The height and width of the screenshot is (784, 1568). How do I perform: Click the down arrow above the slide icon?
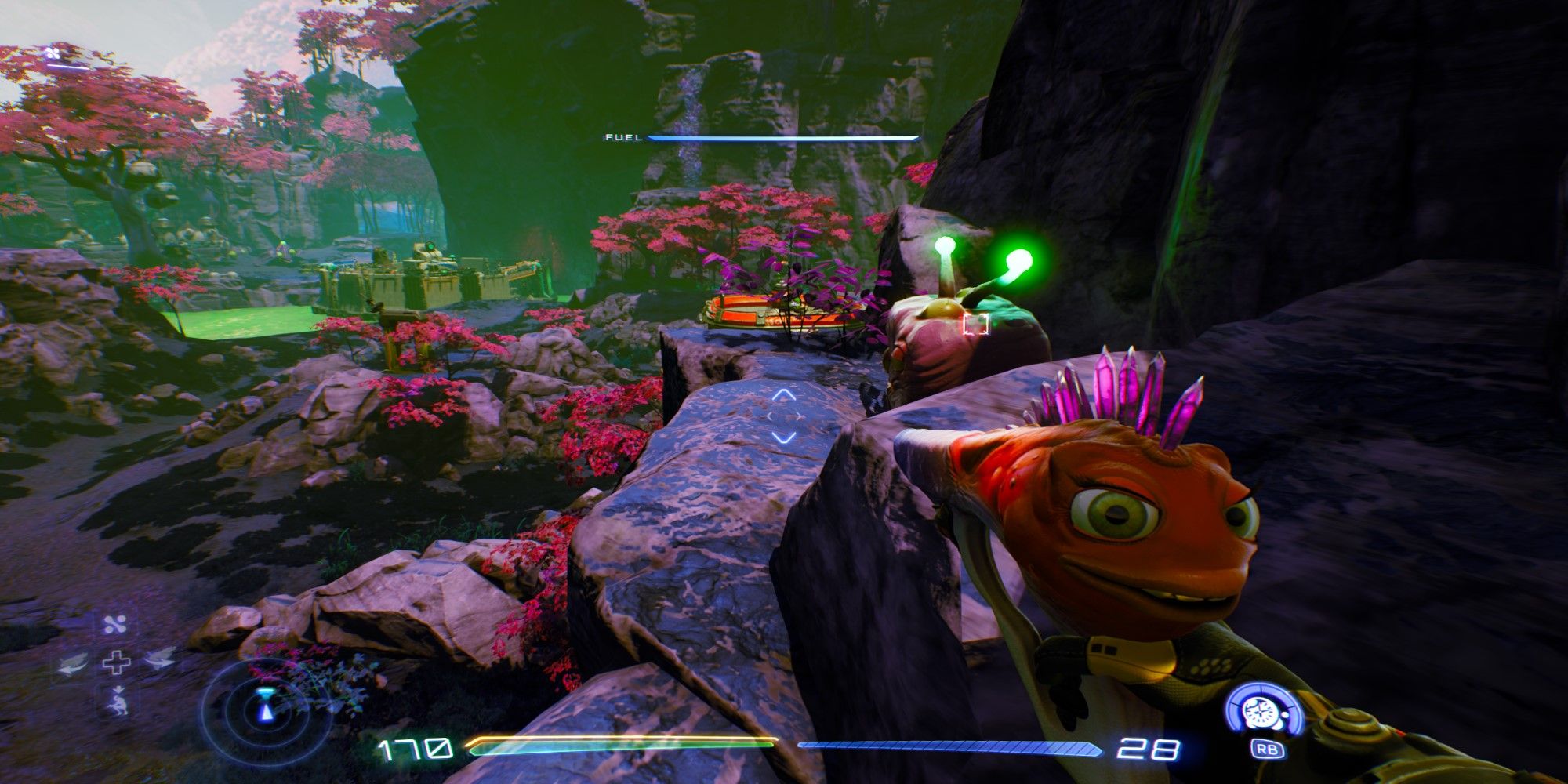[x=120, y=689]
